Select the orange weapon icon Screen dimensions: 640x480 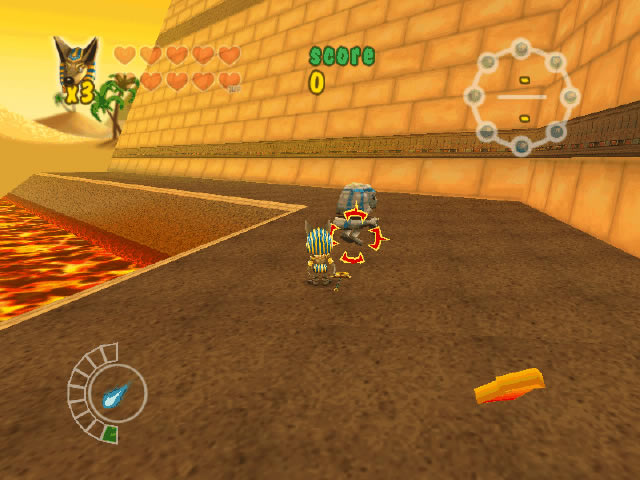(510, 386)
